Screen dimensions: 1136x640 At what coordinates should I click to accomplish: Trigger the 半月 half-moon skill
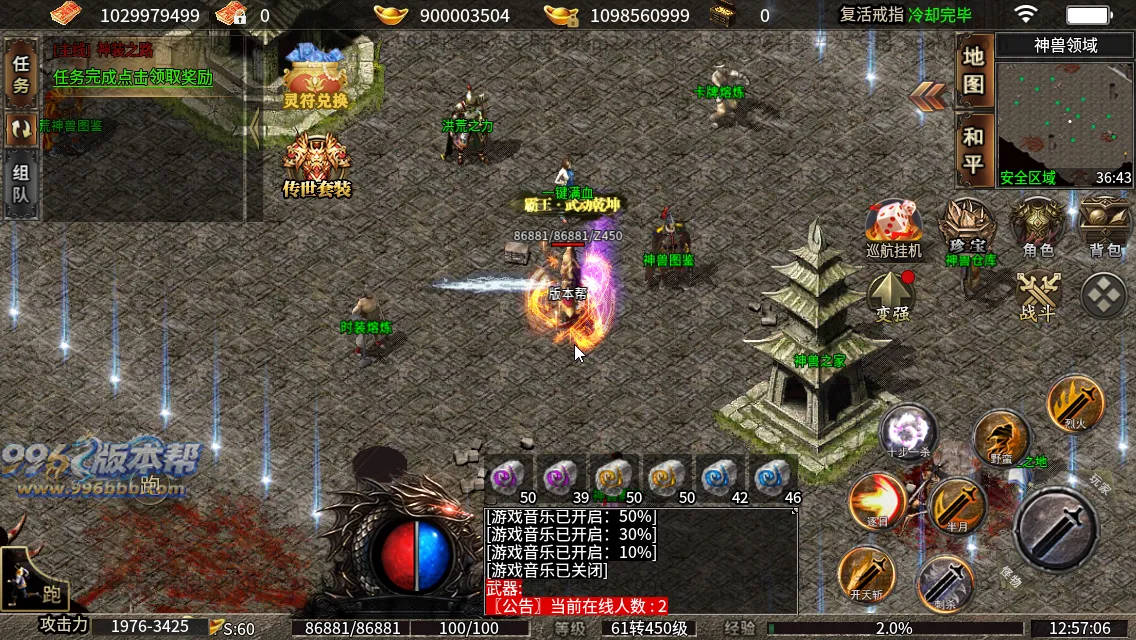[x=957, y=507]
